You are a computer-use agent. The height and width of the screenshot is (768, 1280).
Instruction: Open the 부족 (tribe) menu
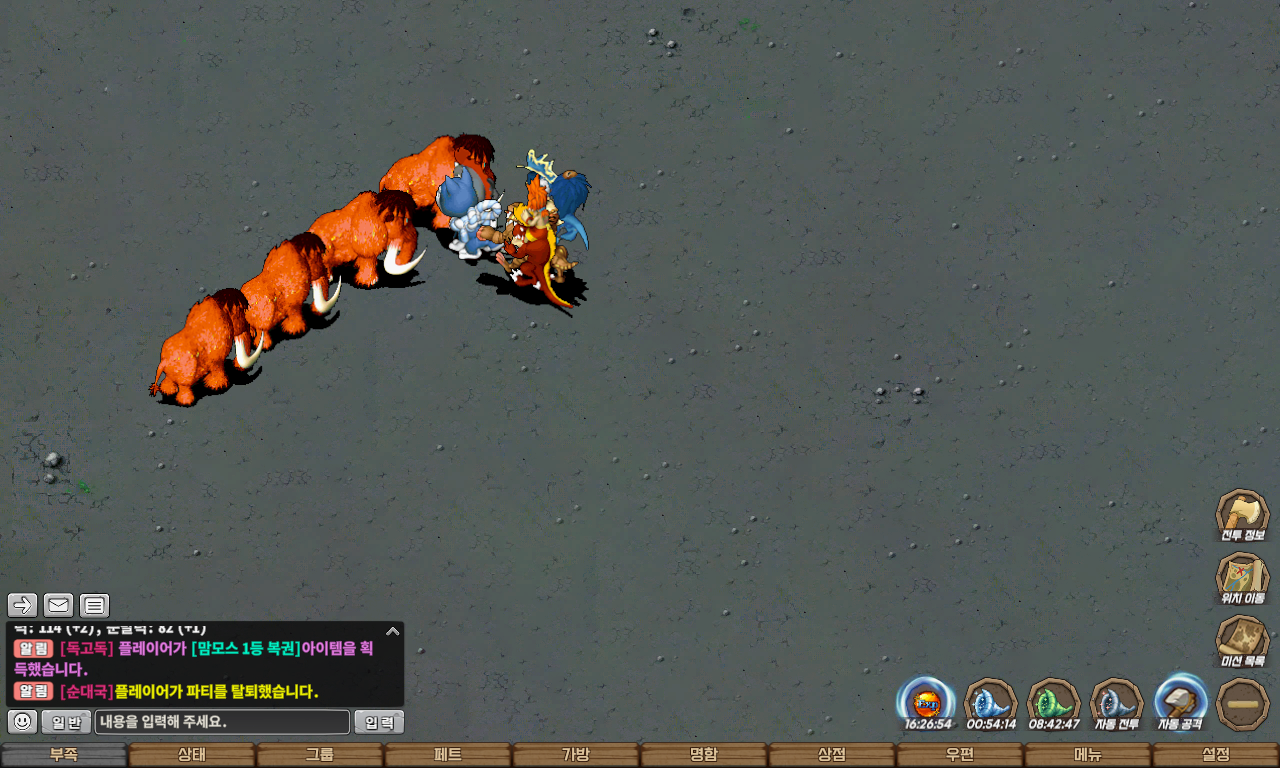point(64,755)
